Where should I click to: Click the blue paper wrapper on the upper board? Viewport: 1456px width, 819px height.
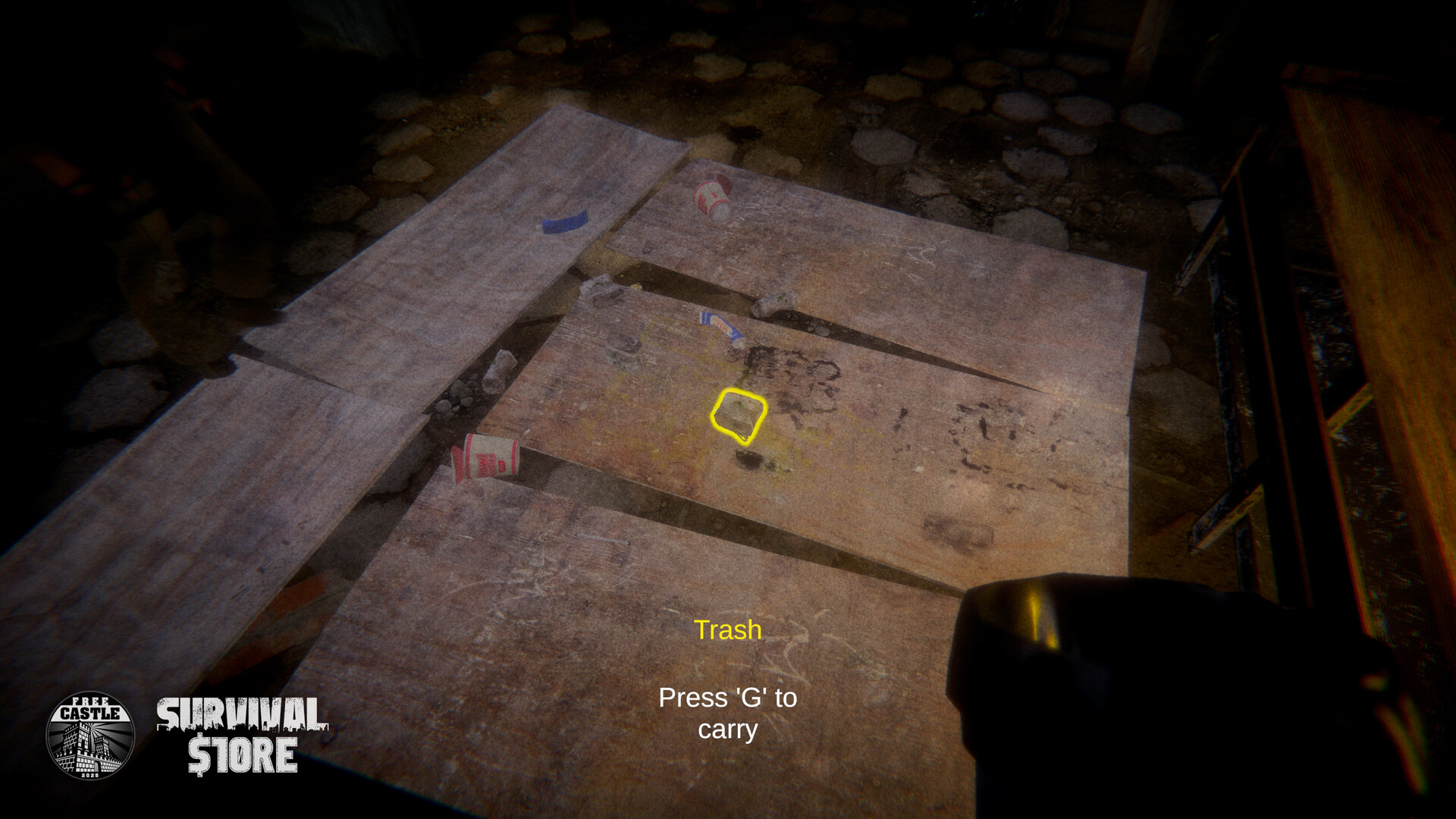coord(563,221)
